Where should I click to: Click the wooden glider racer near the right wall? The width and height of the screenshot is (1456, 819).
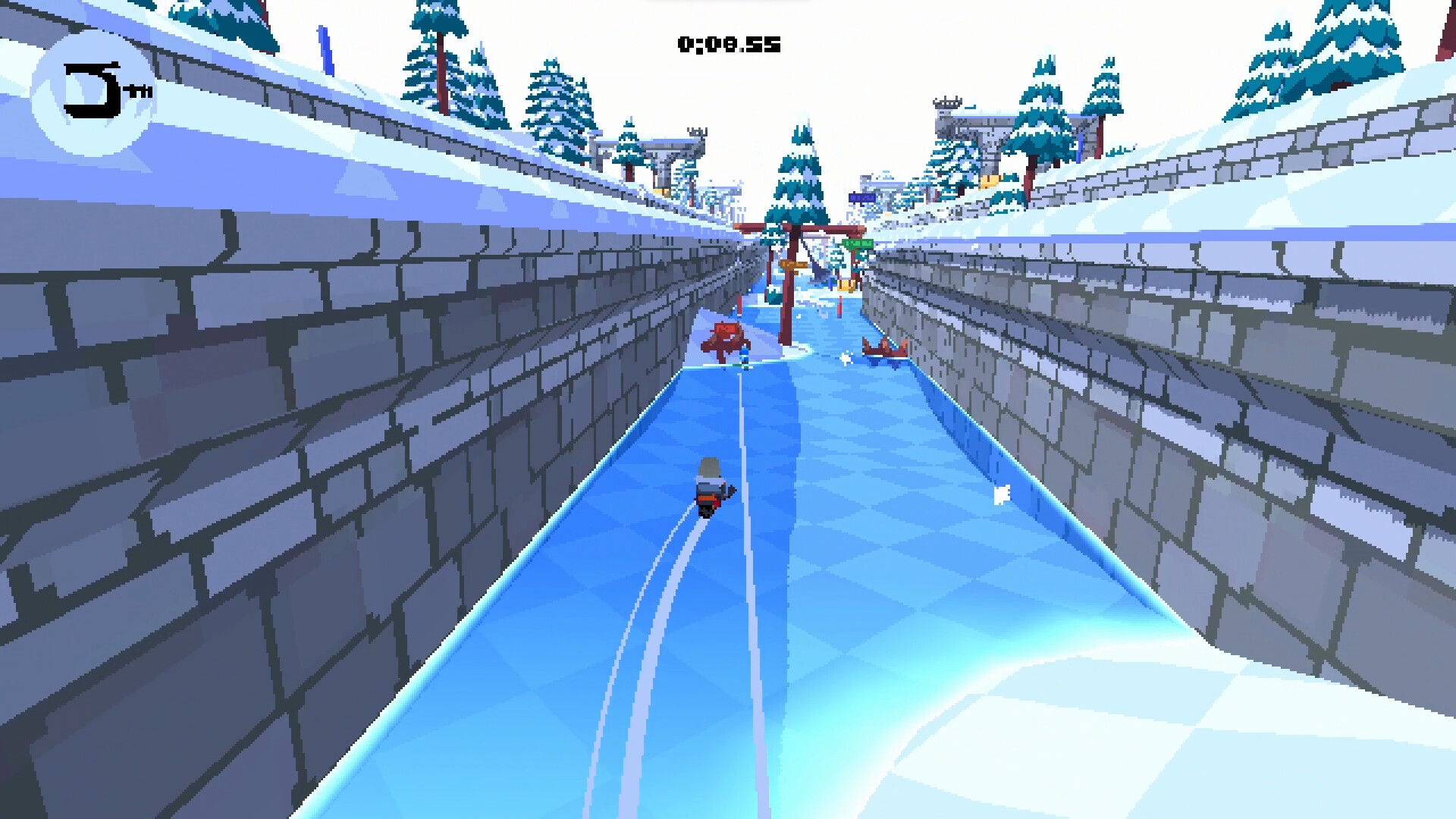click(884, 348)
